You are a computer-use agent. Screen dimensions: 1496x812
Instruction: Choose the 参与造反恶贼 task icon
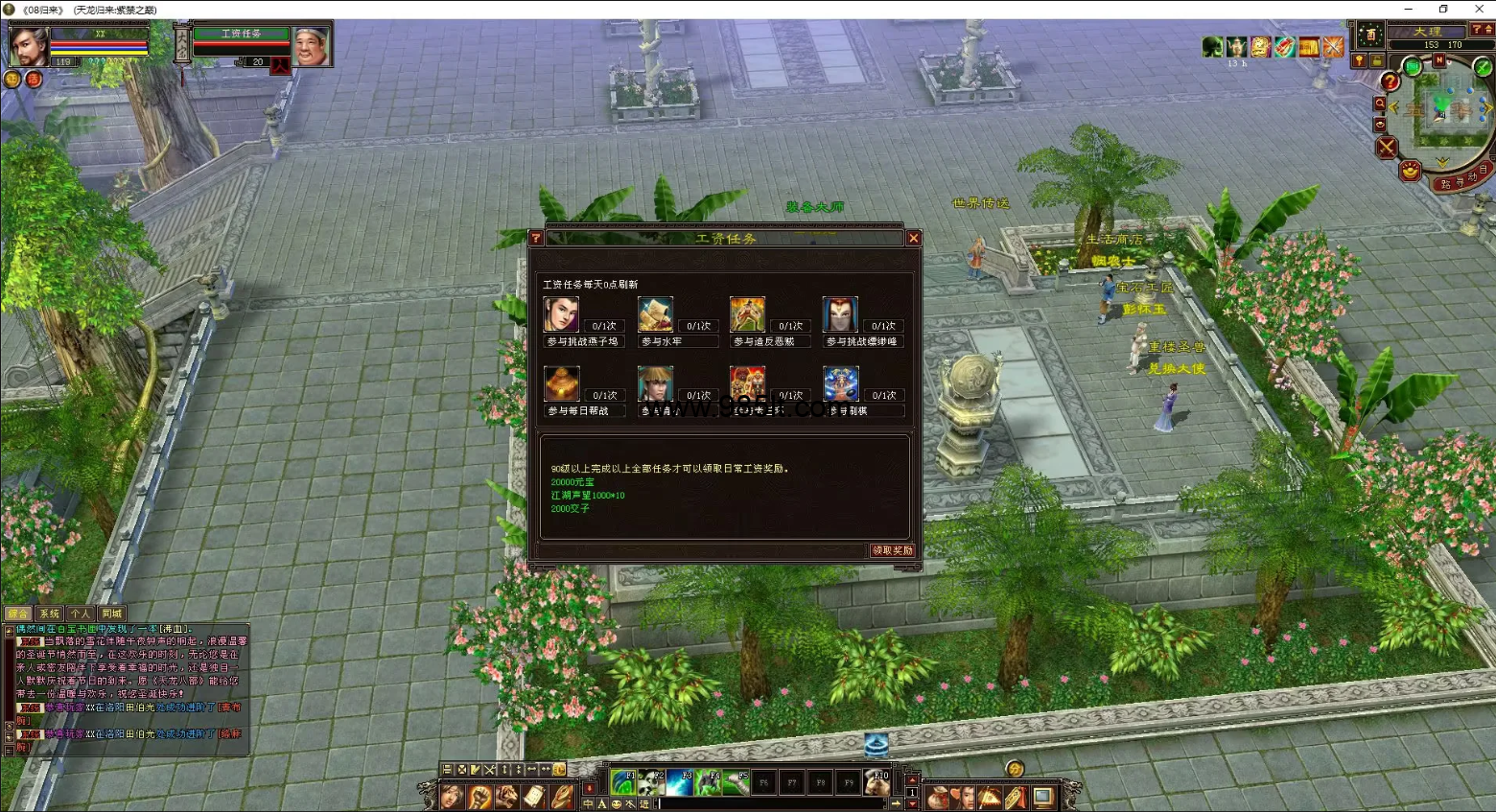(747, 314)
